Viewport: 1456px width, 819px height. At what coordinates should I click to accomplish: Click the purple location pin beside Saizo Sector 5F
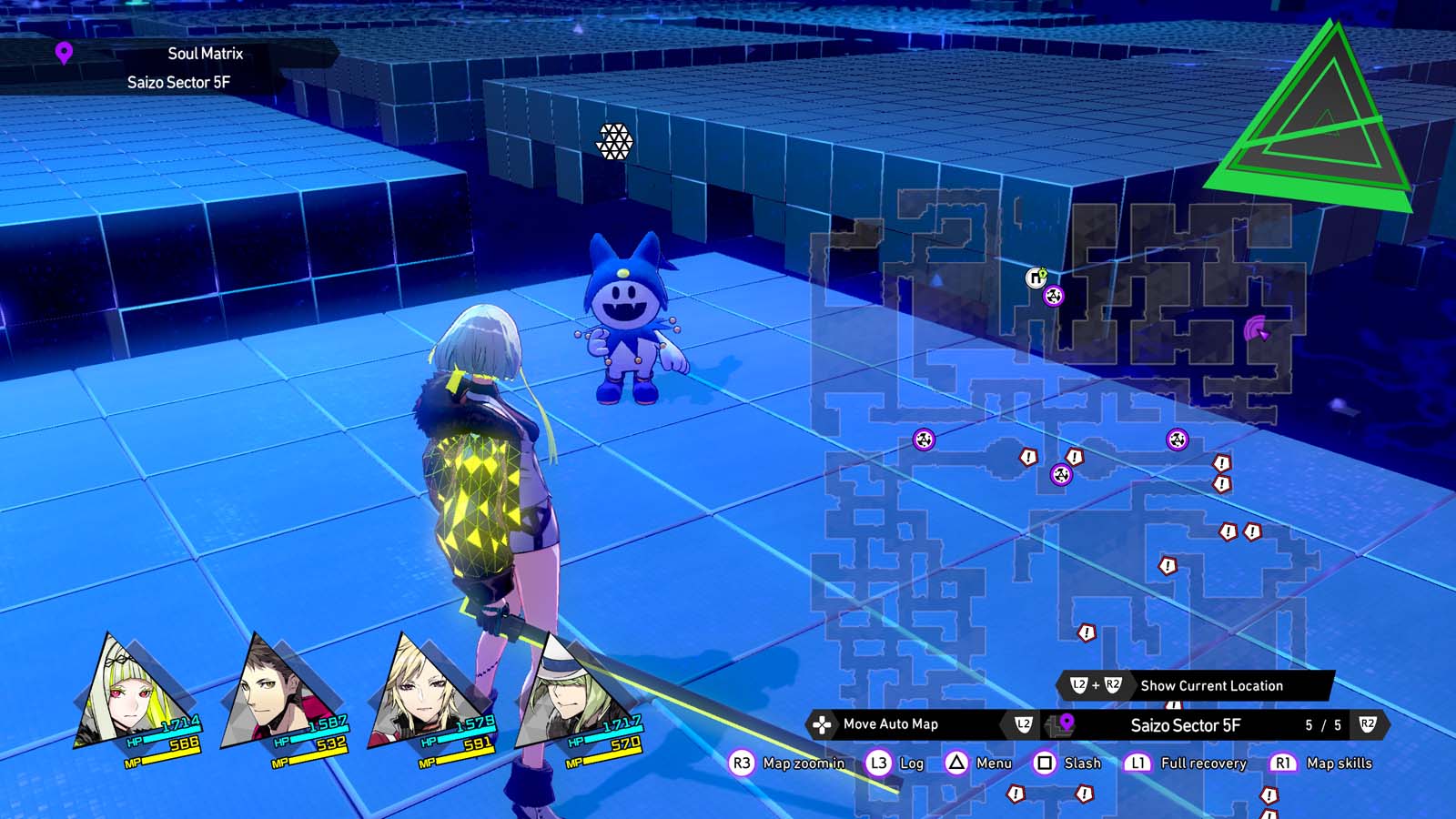1065,725
